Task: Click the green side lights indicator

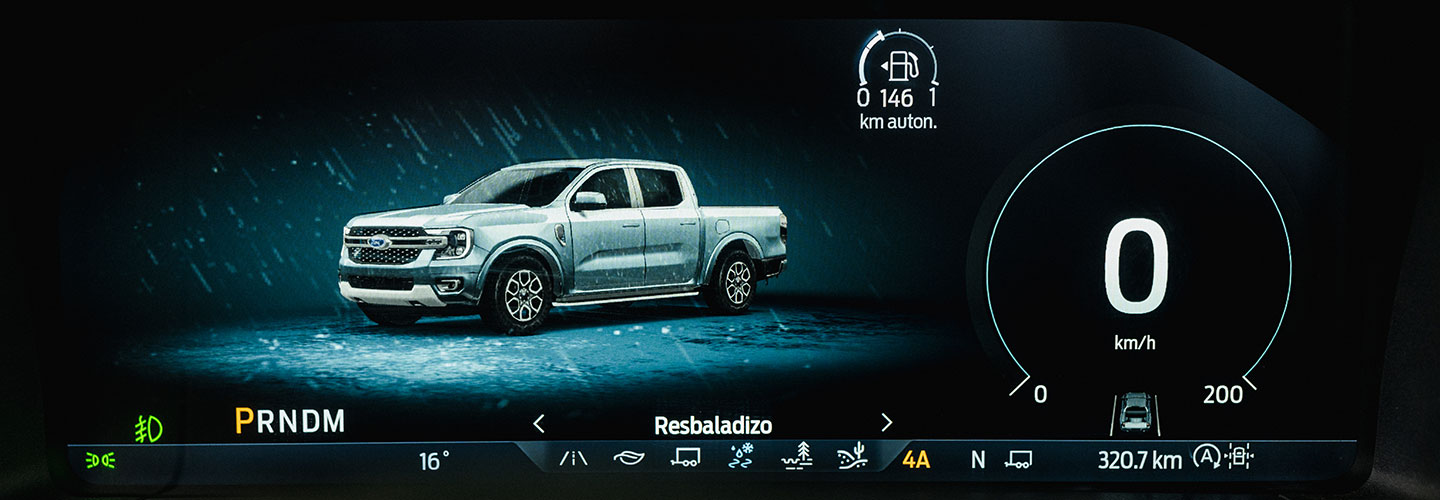Action: (x=100, y=460)
